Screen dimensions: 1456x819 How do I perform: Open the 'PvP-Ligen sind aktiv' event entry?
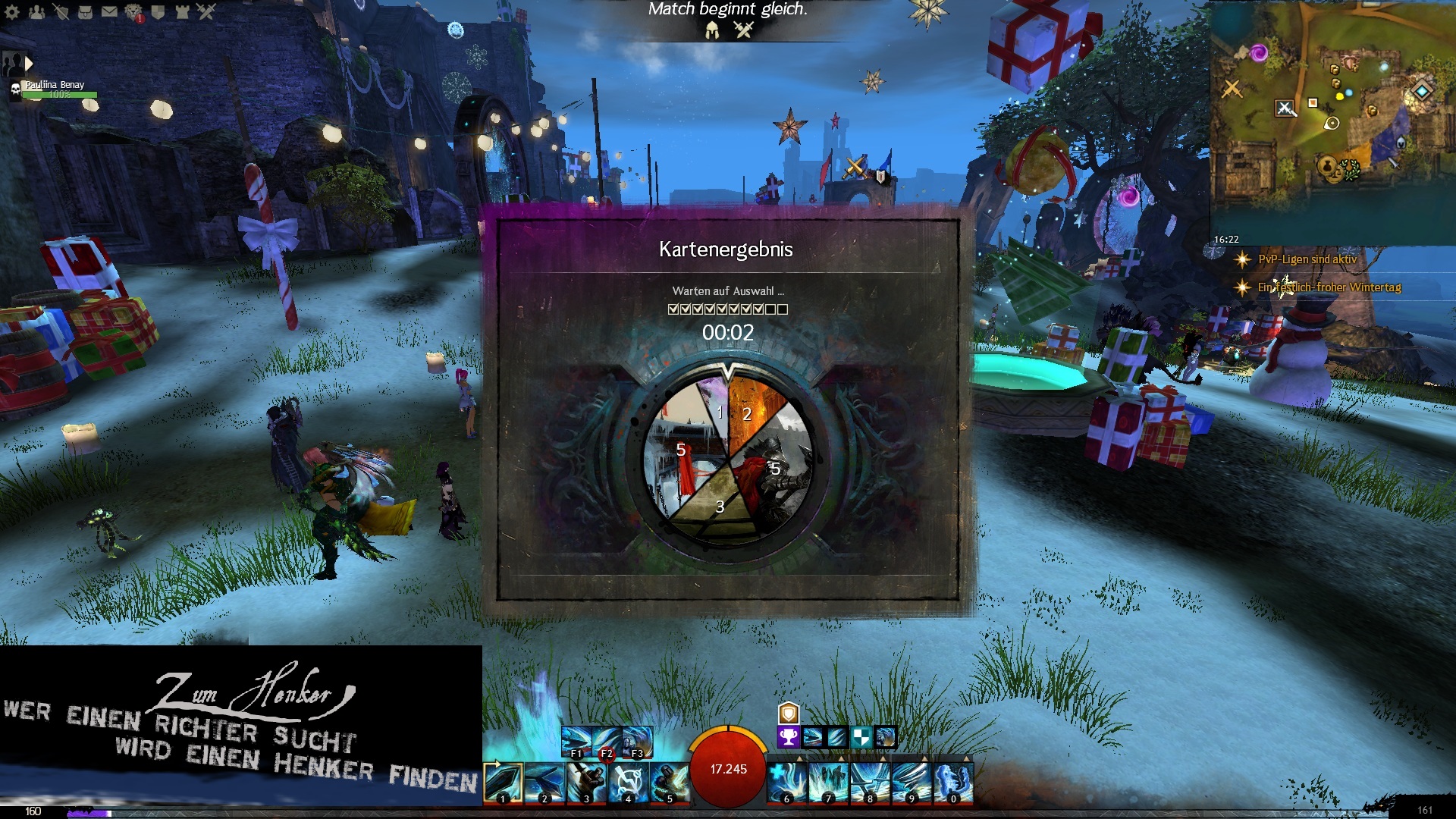[1307, 259]
